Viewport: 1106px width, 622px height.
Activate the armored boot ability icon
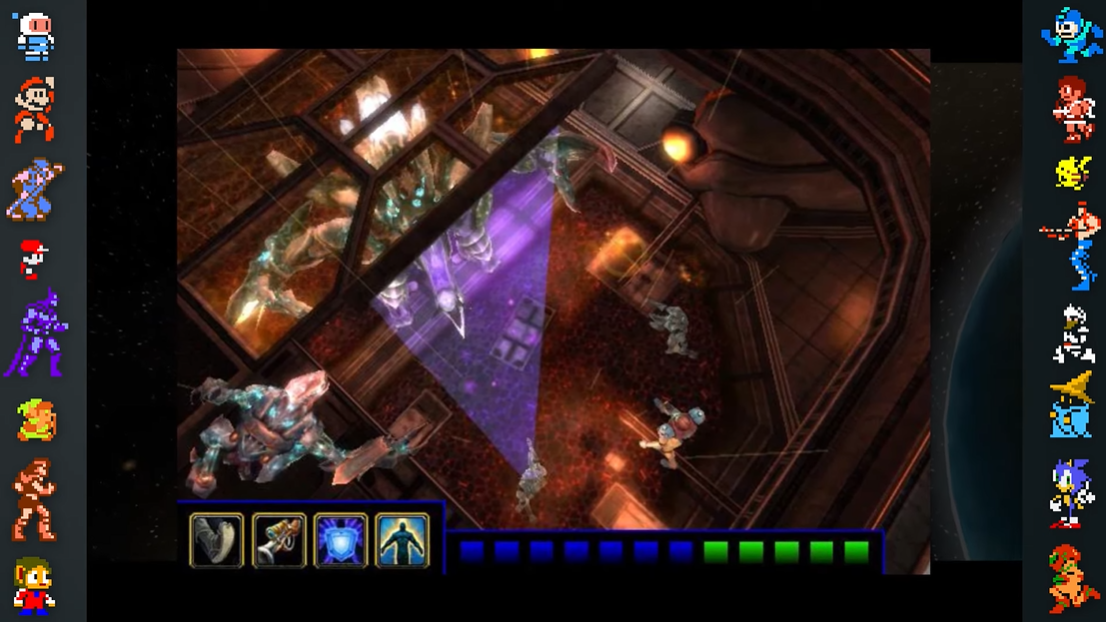pos(216,540)
